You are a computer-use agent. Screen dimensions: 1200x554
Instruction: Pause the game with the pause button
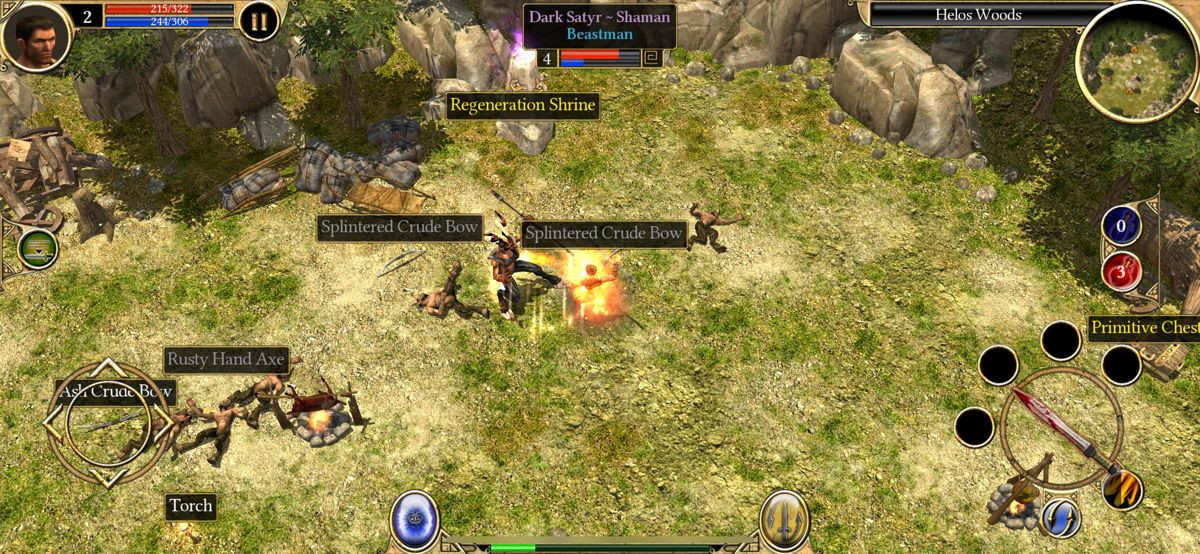259,21
